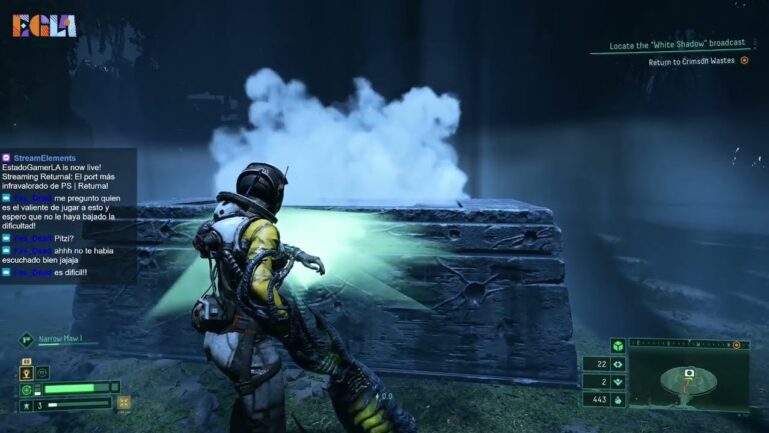
Task: Click the StreamElements name in chat overlay
Action: [x=45, y=158]
